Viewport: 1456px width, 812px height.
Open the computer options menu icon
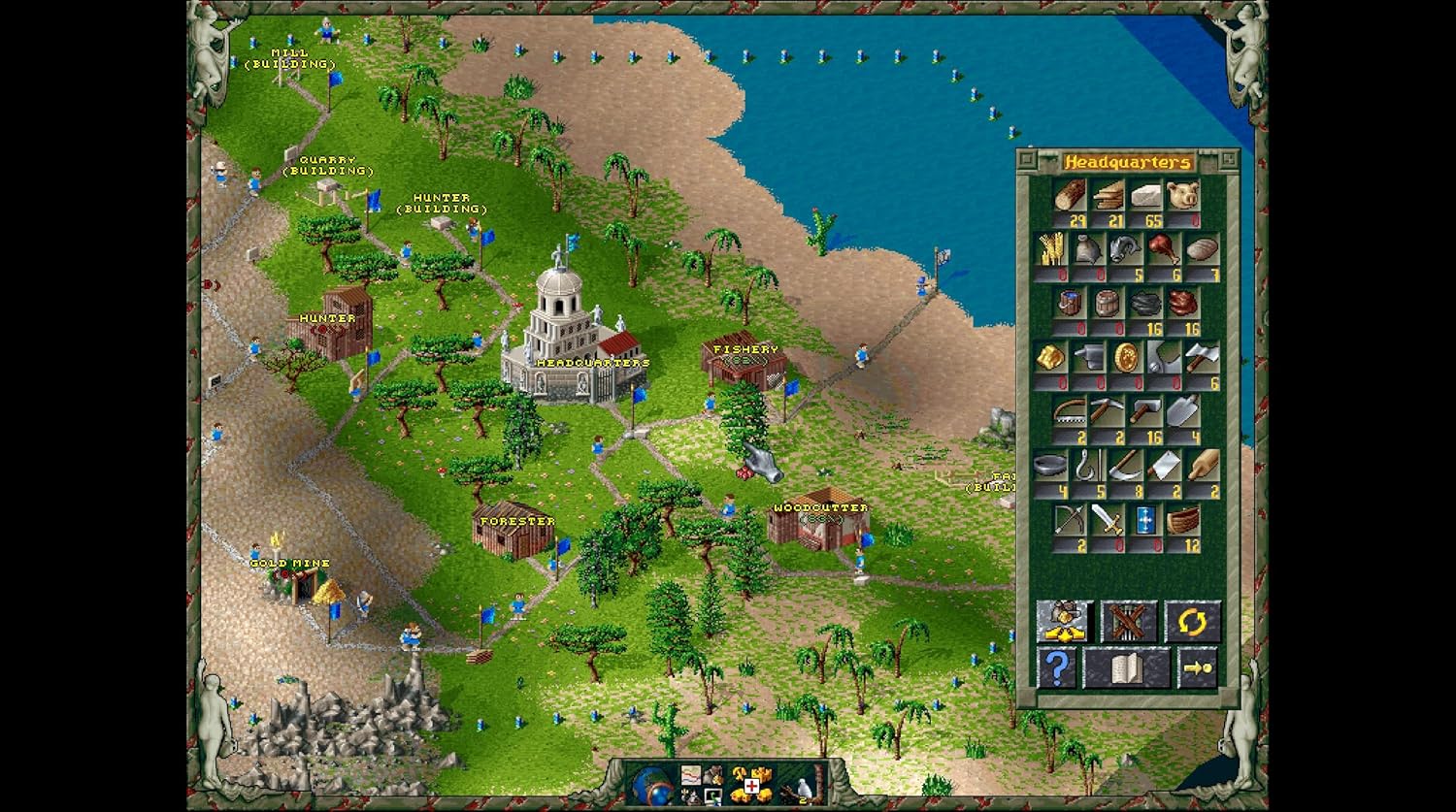[x=714, y=796]
